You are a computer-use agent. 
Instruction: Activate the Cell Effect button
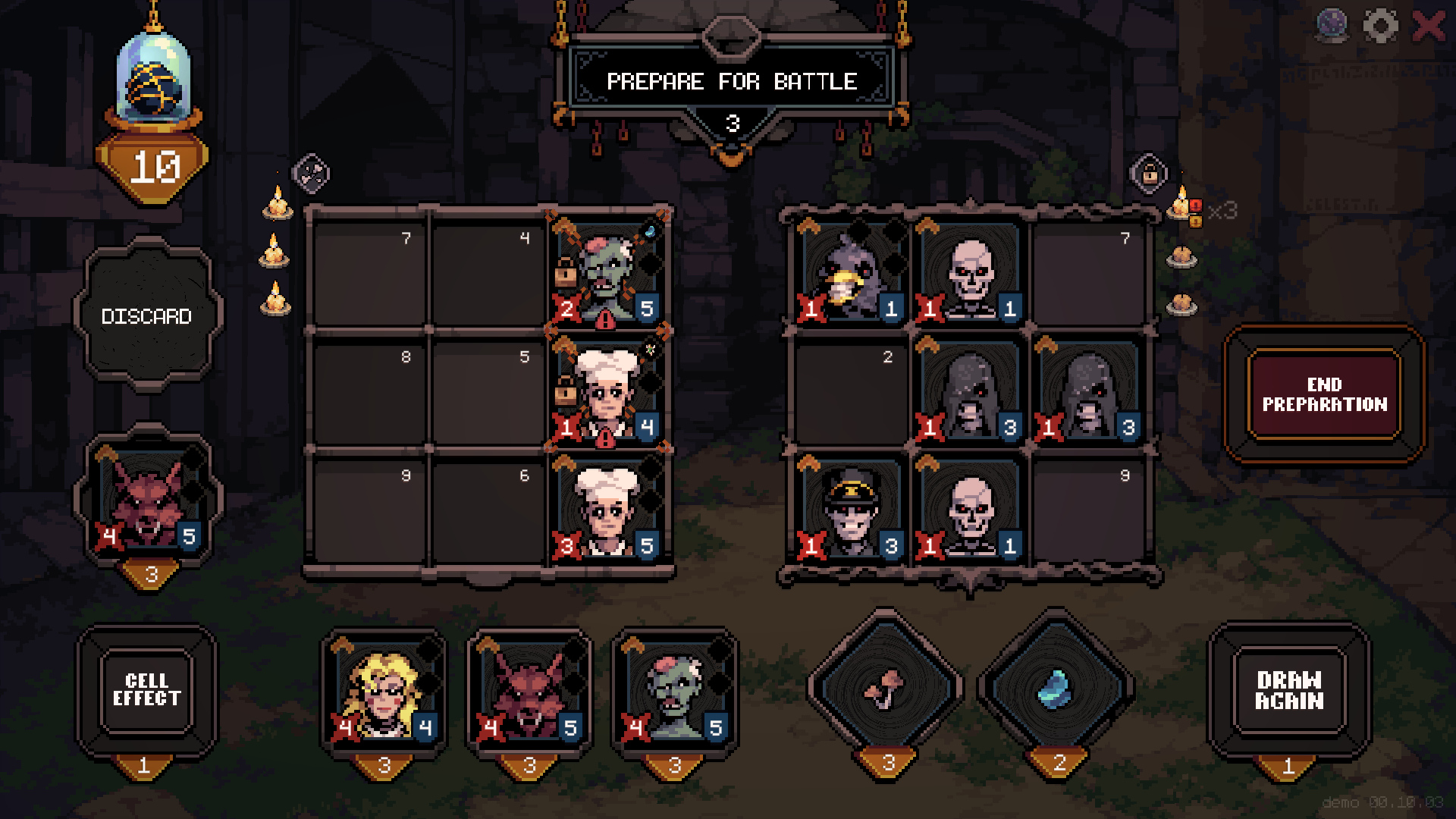146,690
